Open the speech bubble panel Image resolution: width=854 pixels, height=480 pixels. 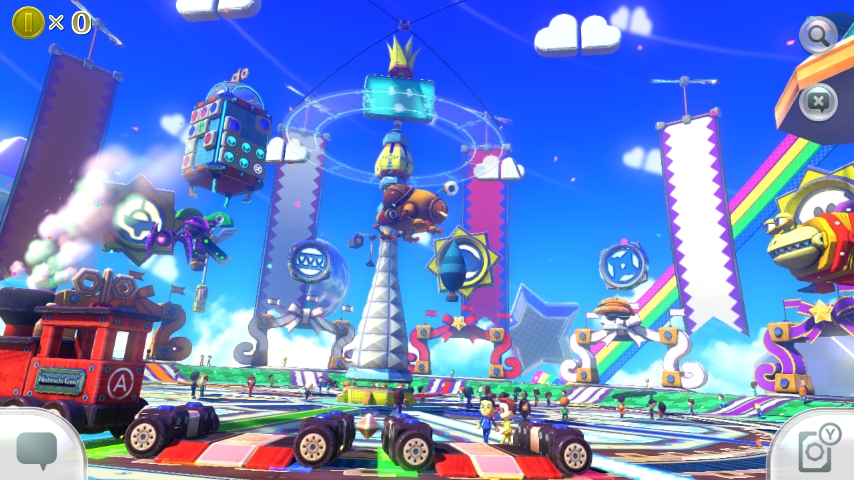tap(37, 450)
